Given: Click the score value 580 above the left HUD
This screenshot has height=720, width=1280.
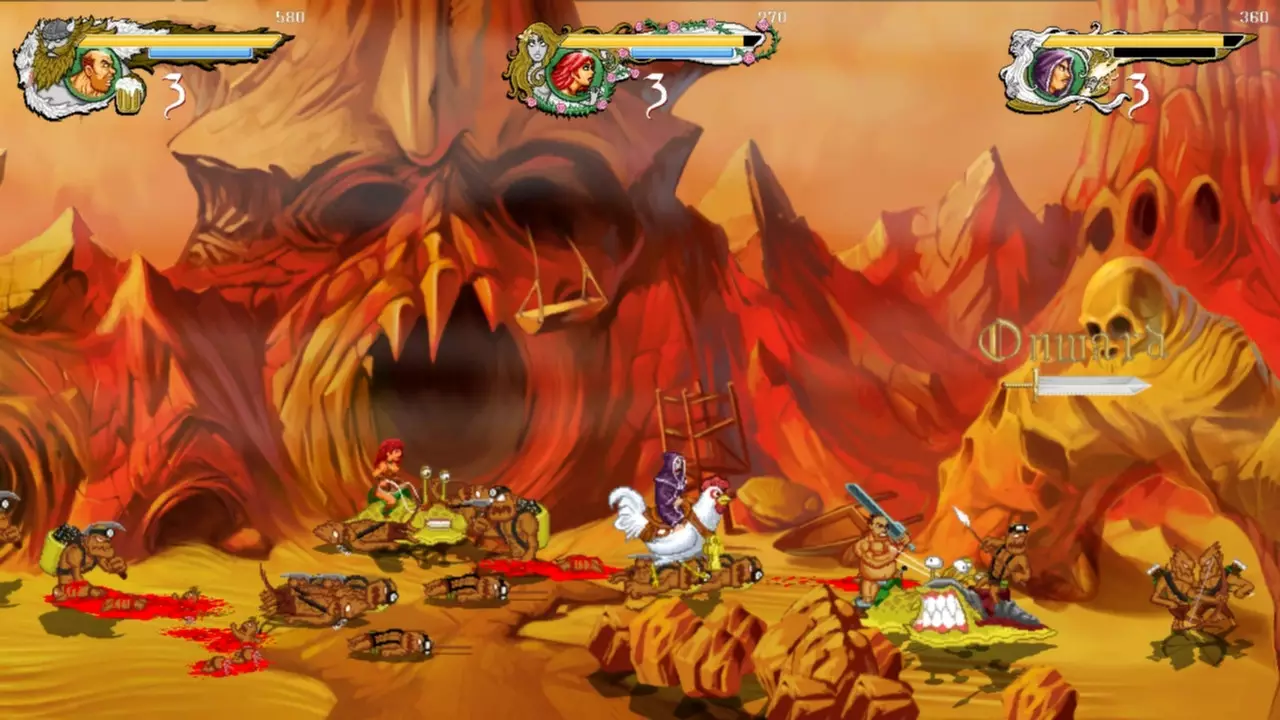Looking at the screenshot, I should point(290,15).
